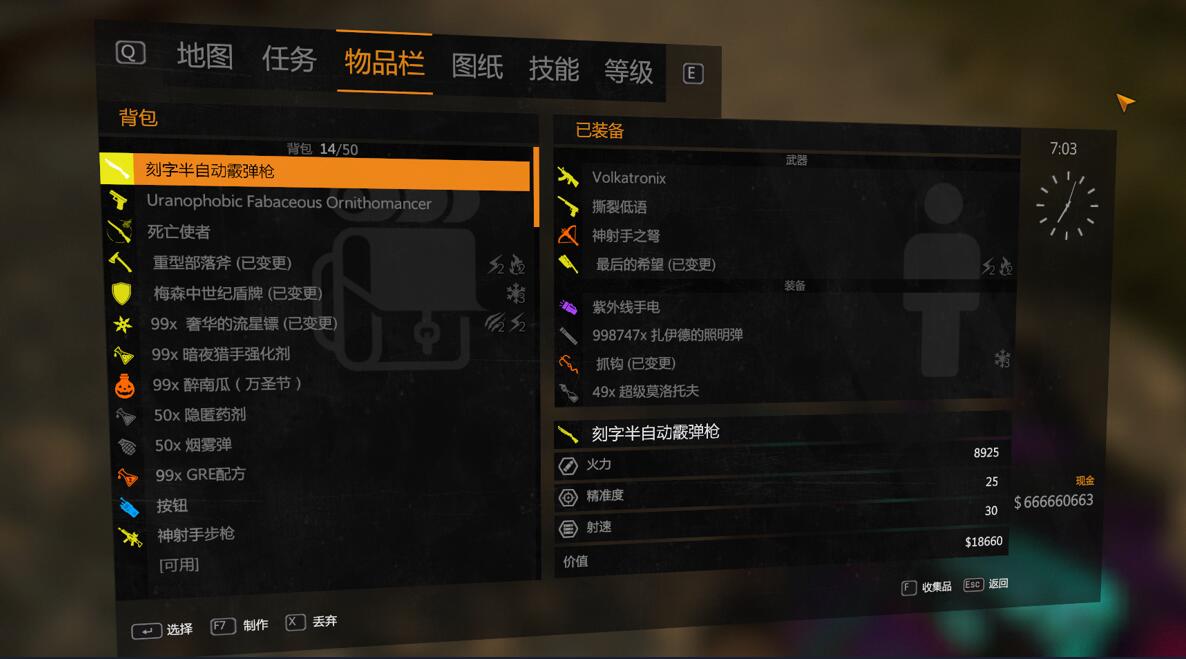Select 暗夜猎手强化剂 in the backpack
The width and height of the screenshot is (1186, 659).
[x=220, y=354]
